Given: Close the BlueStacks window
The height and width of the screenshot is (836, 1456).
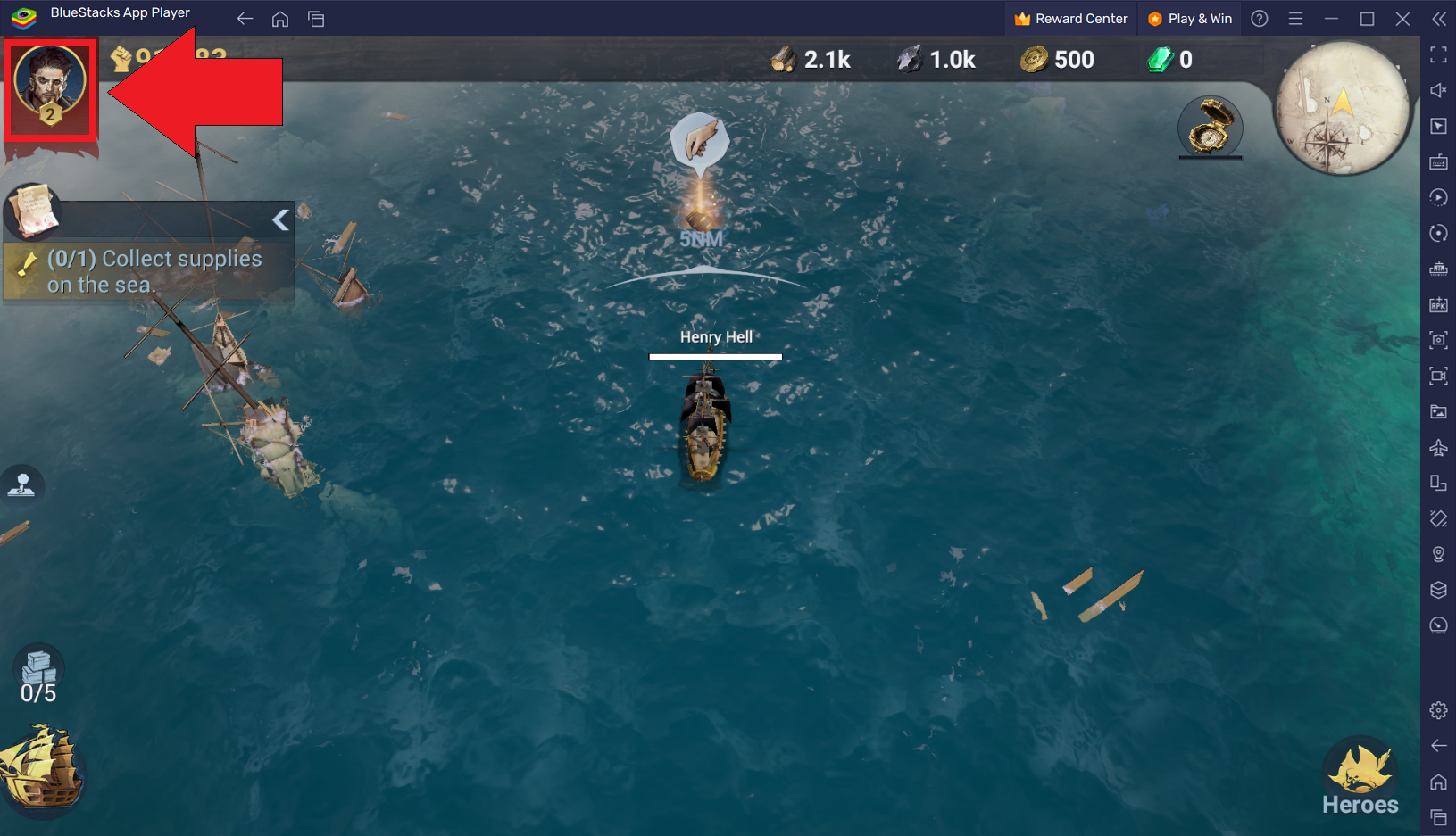Looking at the screenshot, I should point(1402,19).
